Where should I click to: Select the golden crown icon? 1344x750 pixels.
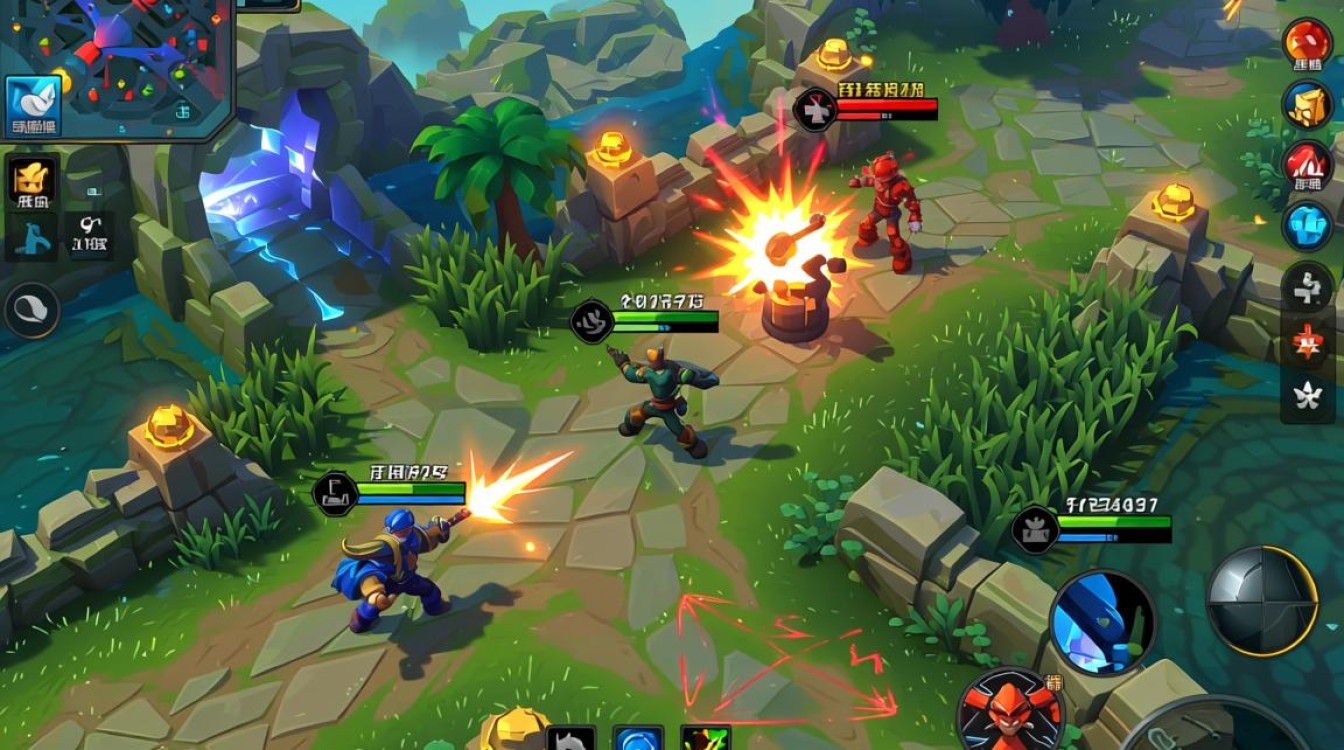31,183
